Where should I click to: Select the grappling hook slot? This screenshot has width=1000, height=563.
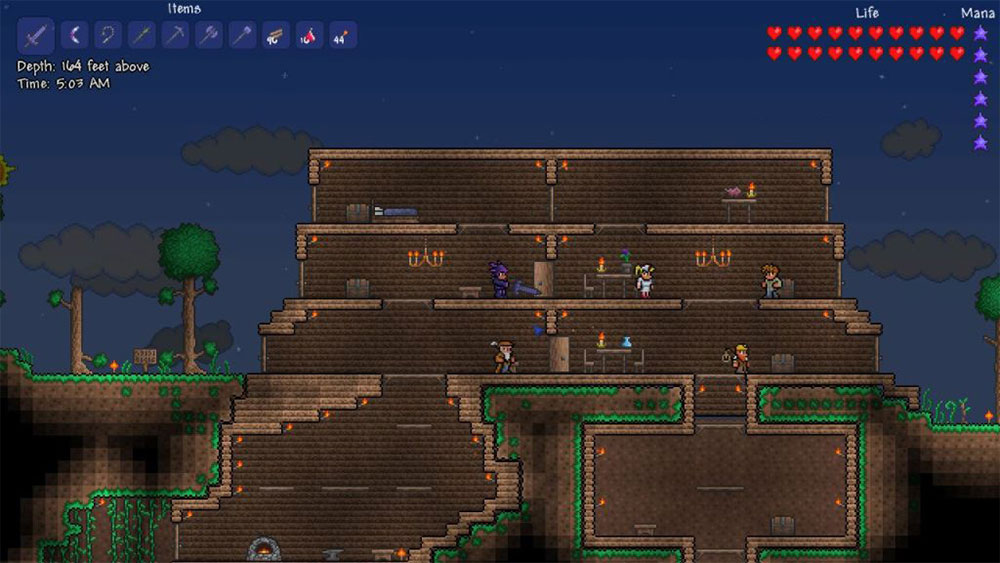coord(108,36)
